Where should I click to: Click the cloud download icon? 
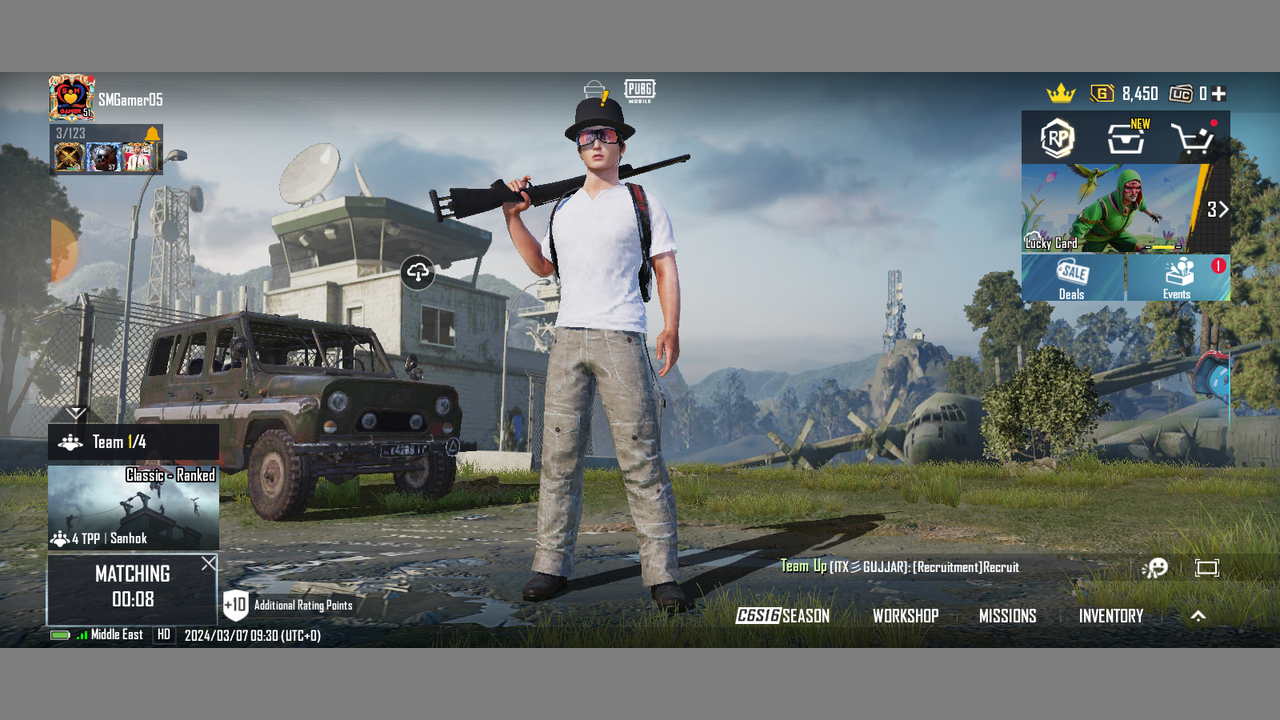[418, 272]
